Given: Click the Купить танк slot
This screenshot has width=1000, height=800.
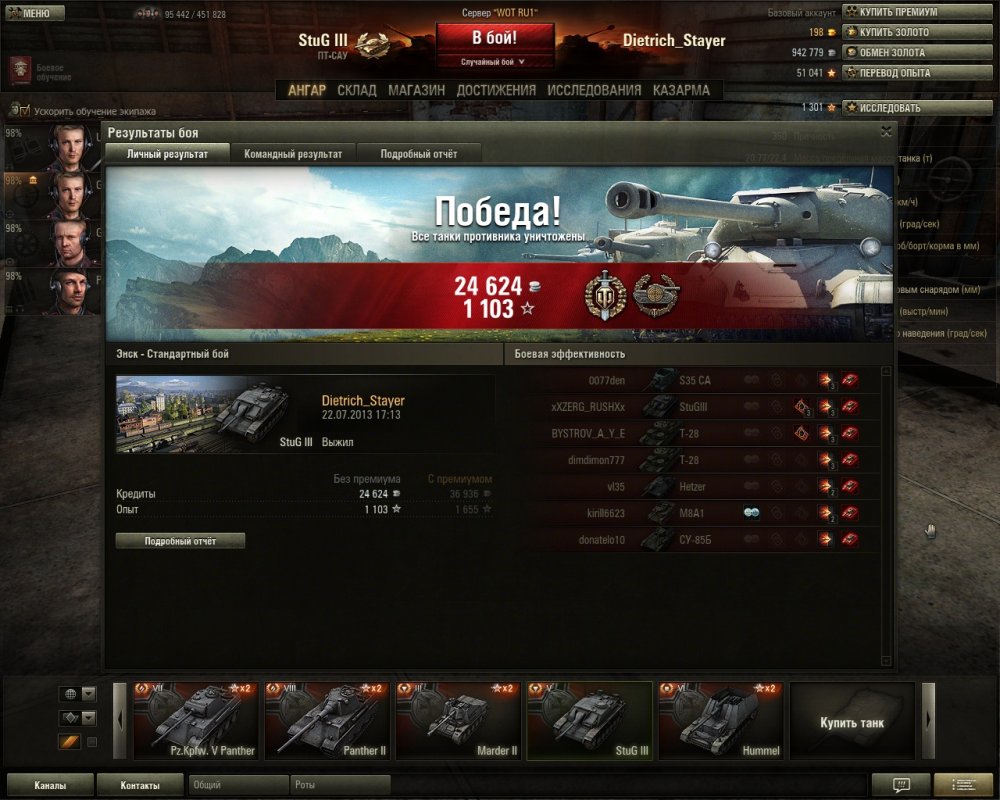Looking at the screenshot, I should [852, 720].
